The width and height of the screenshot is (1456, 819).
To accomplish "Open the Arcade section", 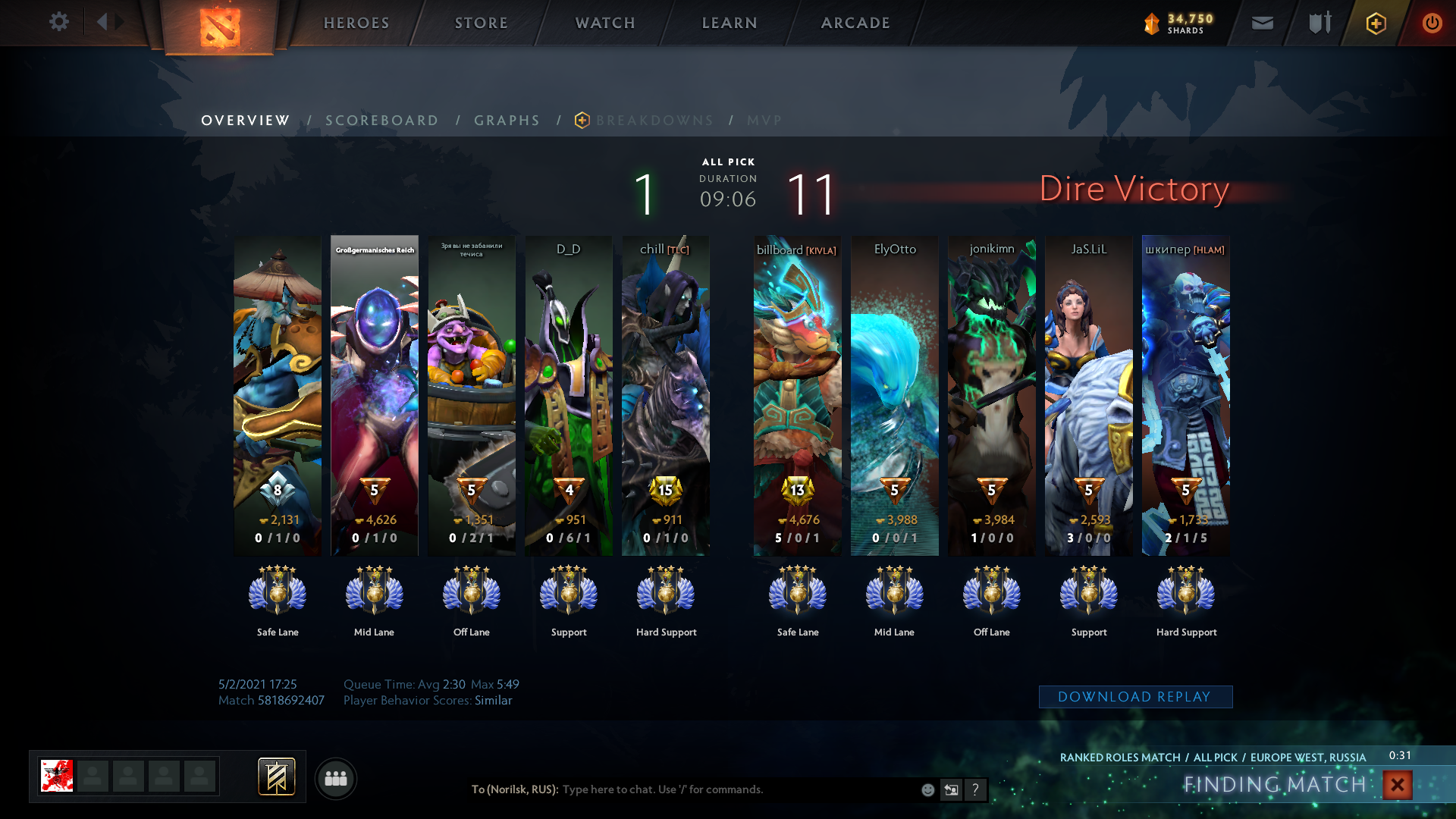I will pyautogui.click(x=855, y=23).
